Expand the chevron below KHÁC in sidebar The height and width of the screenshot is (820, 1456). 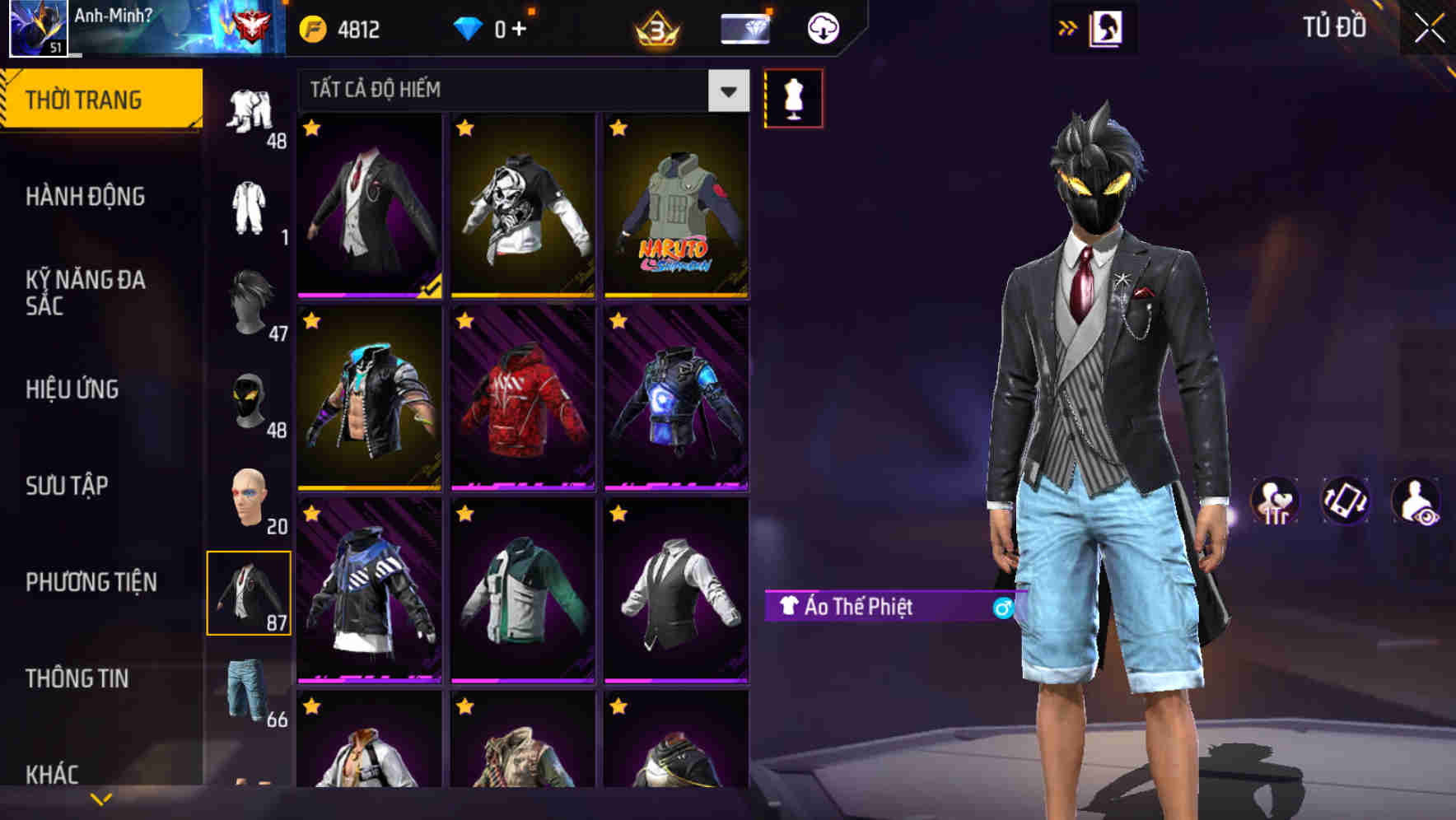(99, 797)
